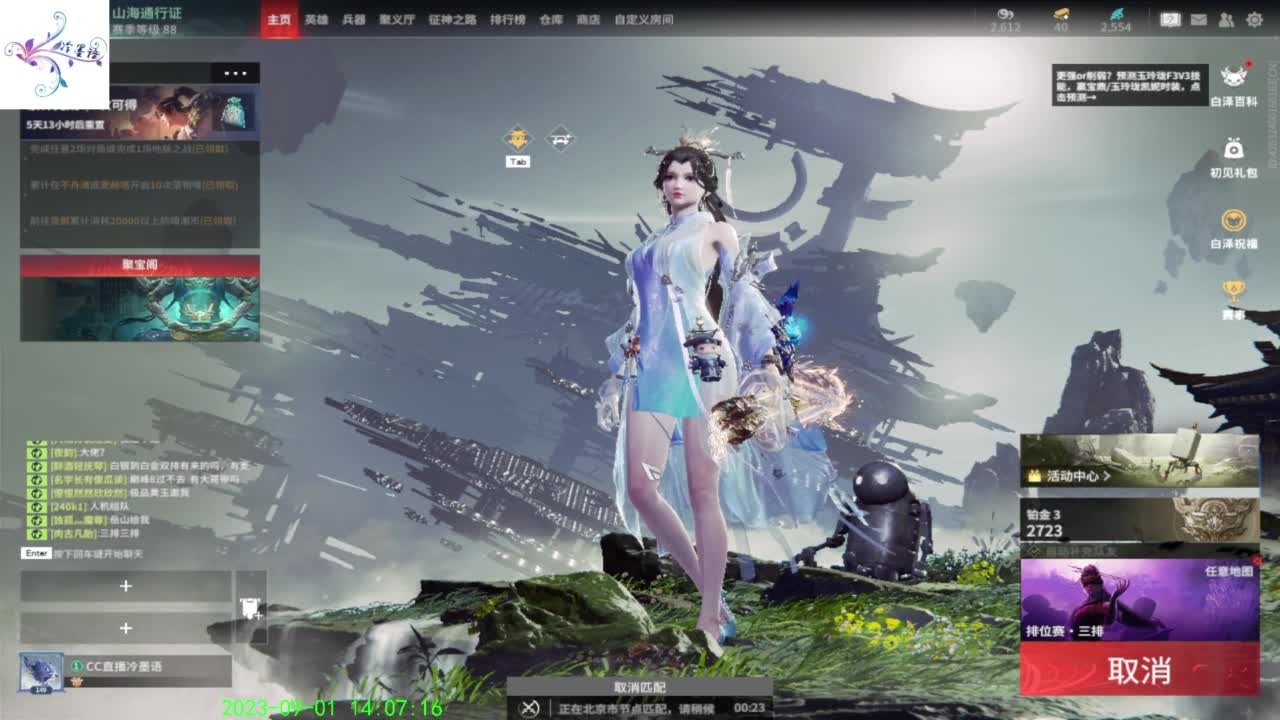
Task: Open the friends list icon at top right
Action: 1225,18
